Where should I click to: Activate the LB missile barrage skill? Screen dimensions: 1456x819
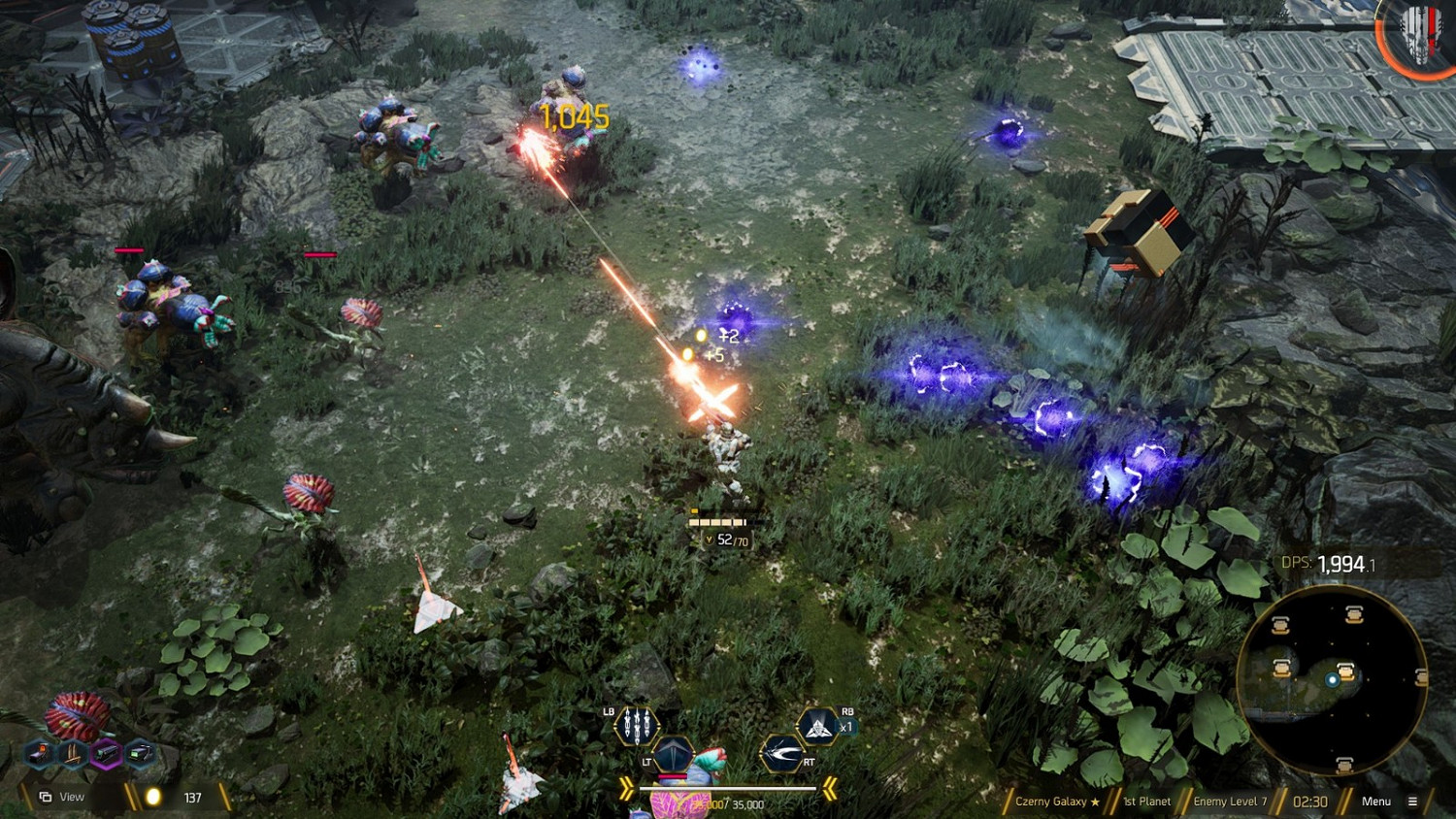(x=637, y=726)
